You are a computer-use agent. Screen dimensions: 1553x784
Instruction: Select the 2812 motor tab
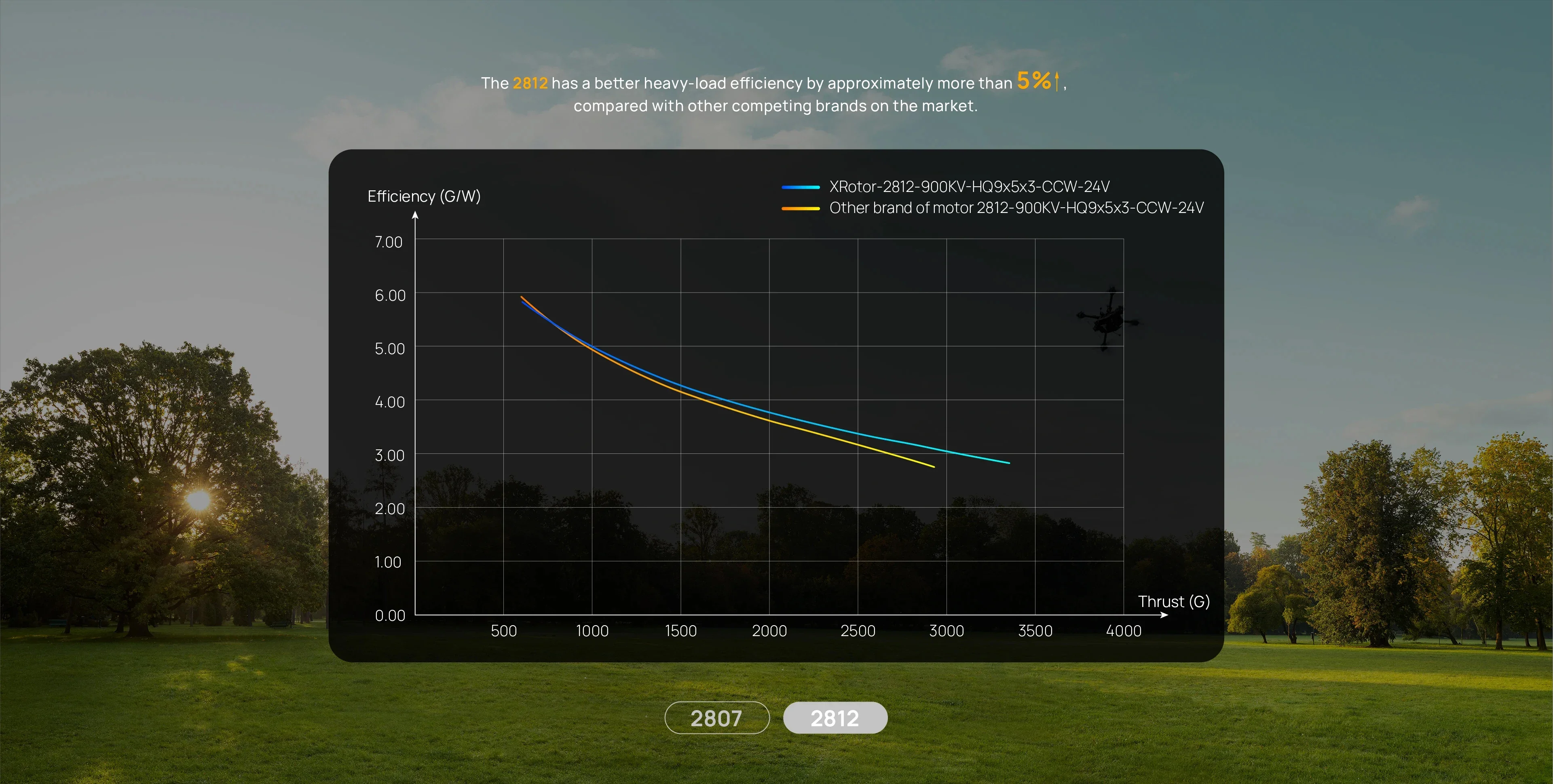pos(835,718)
